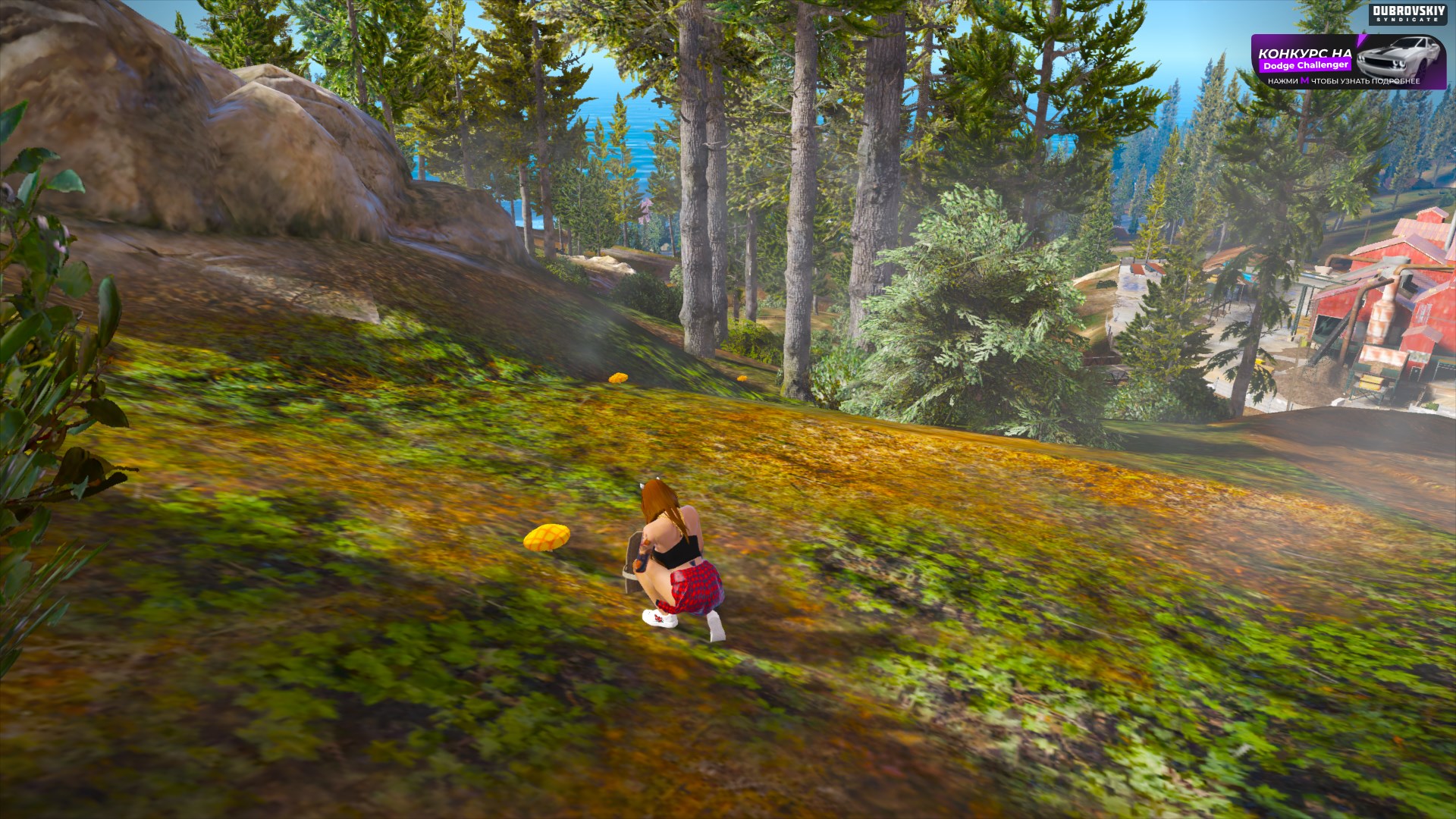Open the Dodge Challenger contest banner
Image resolution: width=1456 pixels, height=819 pixels.
1348,62
